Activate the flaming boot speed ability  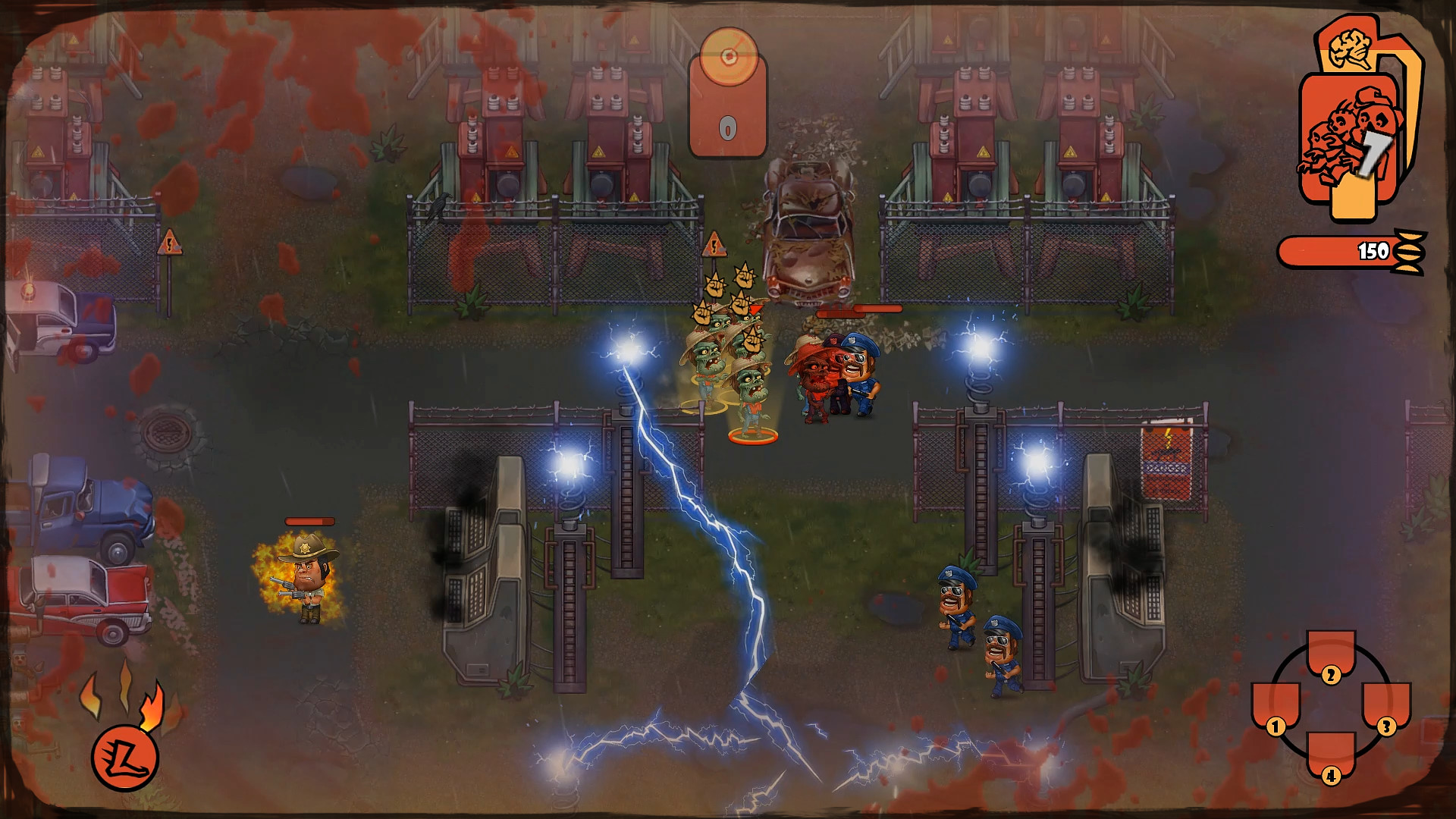124,758
